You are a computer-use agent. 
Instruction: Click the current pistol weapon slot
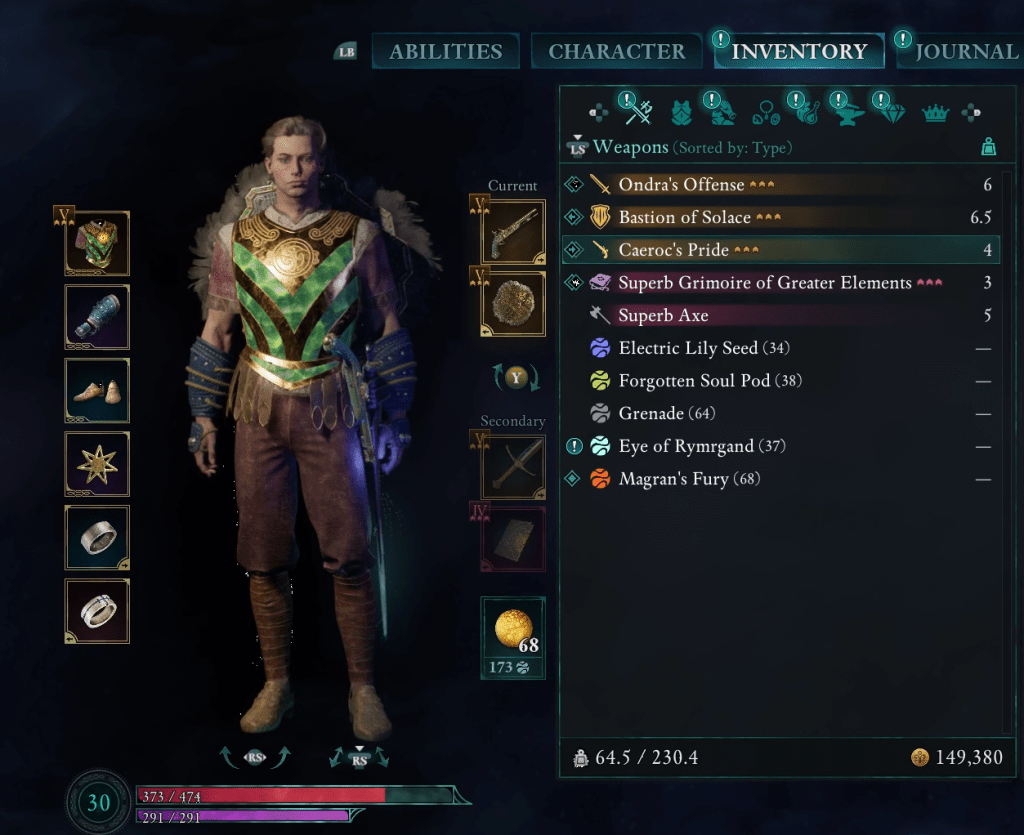513,233
